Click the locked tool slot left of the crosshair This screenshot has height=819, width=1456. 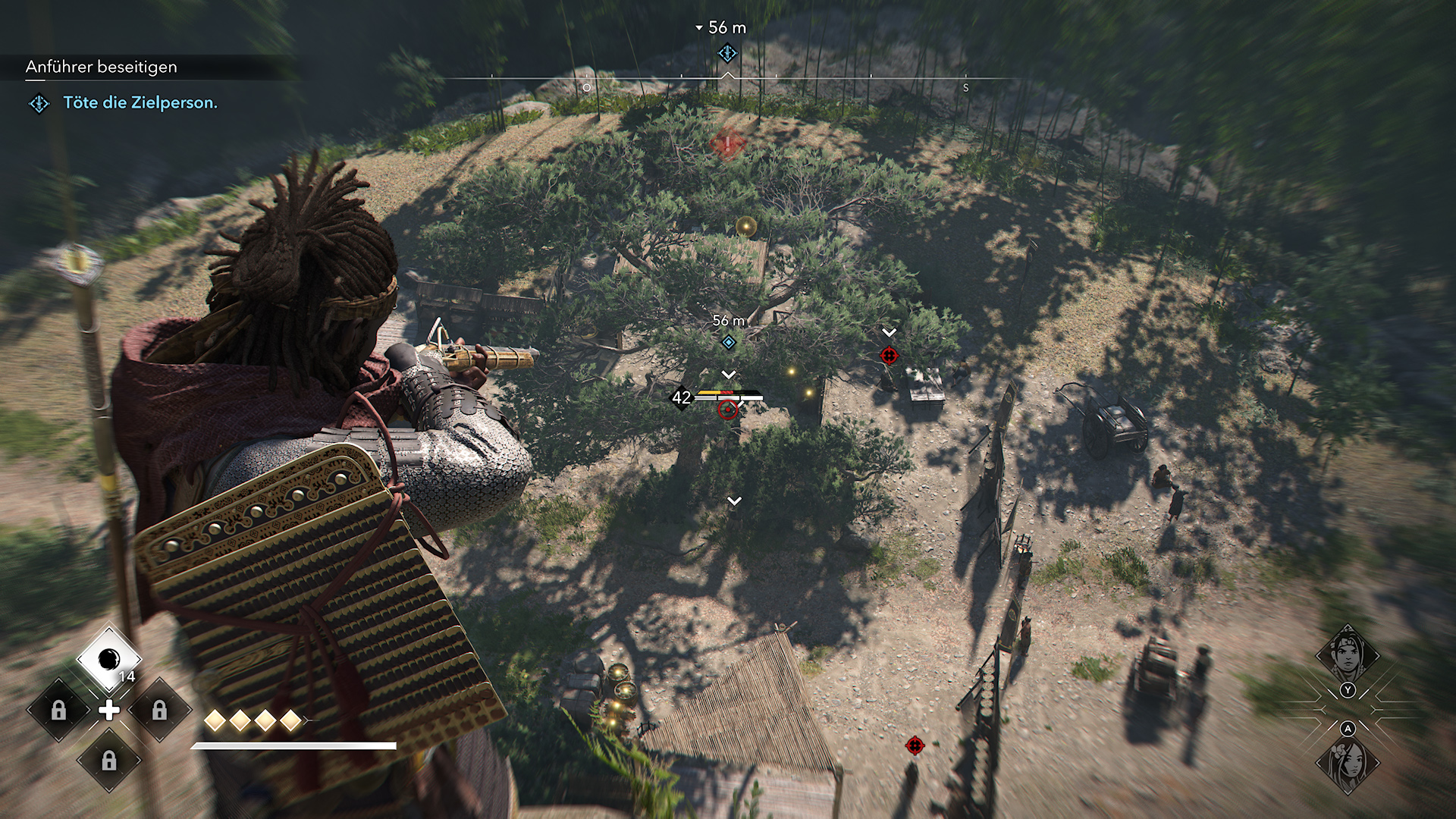(58, 711)
